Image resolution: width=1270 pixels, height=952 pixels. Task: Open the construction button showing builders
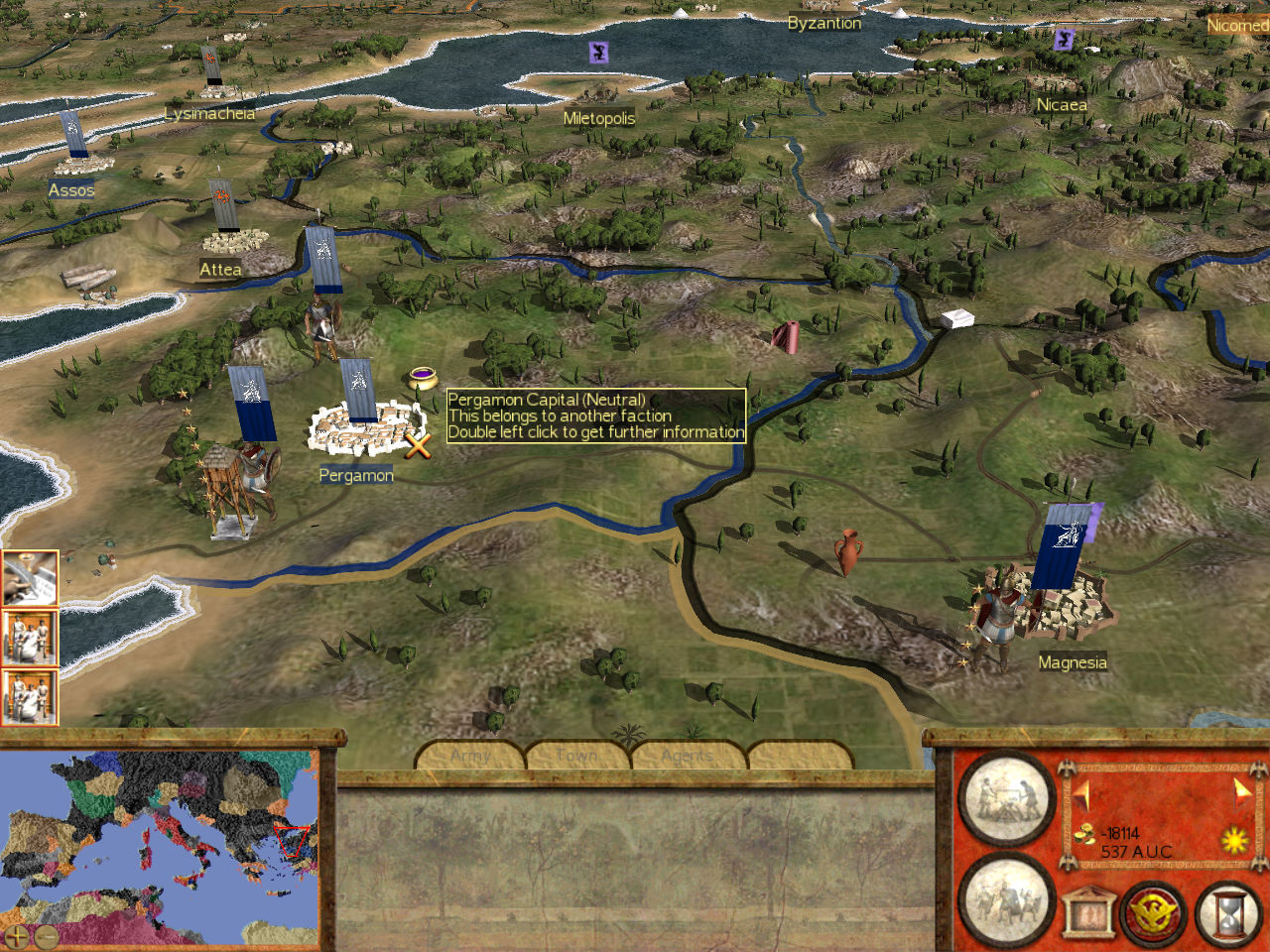[1005, 798]
